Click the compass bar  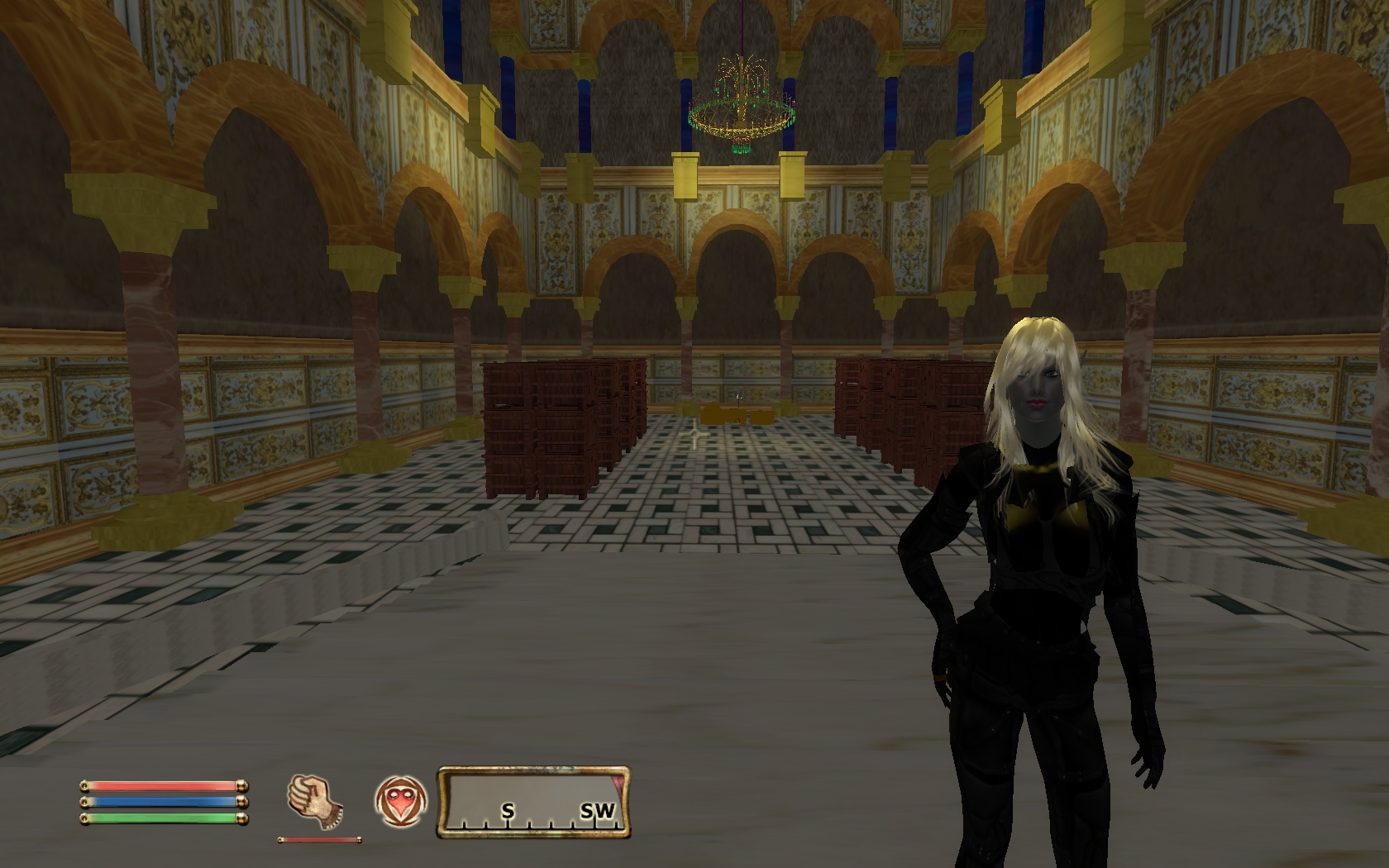(x=533, y=800)
